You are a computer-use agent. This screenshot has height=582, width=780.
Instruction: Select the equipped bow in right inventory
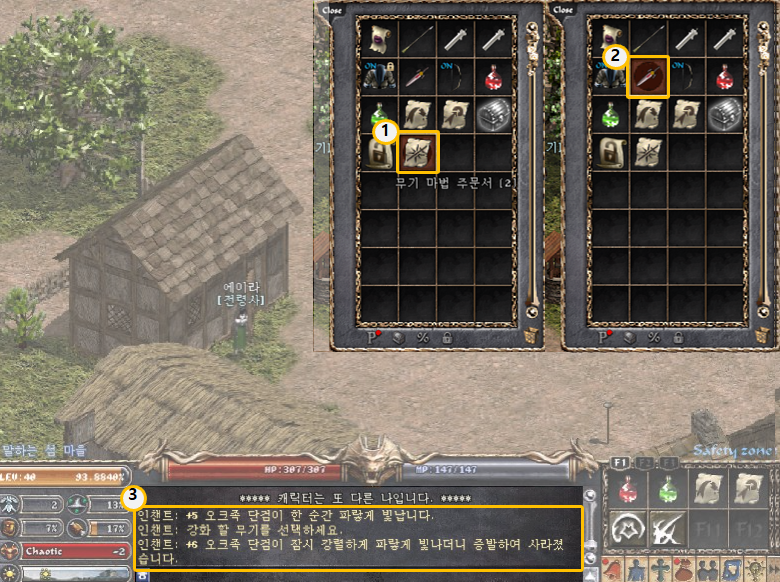[x=687, y=76]
